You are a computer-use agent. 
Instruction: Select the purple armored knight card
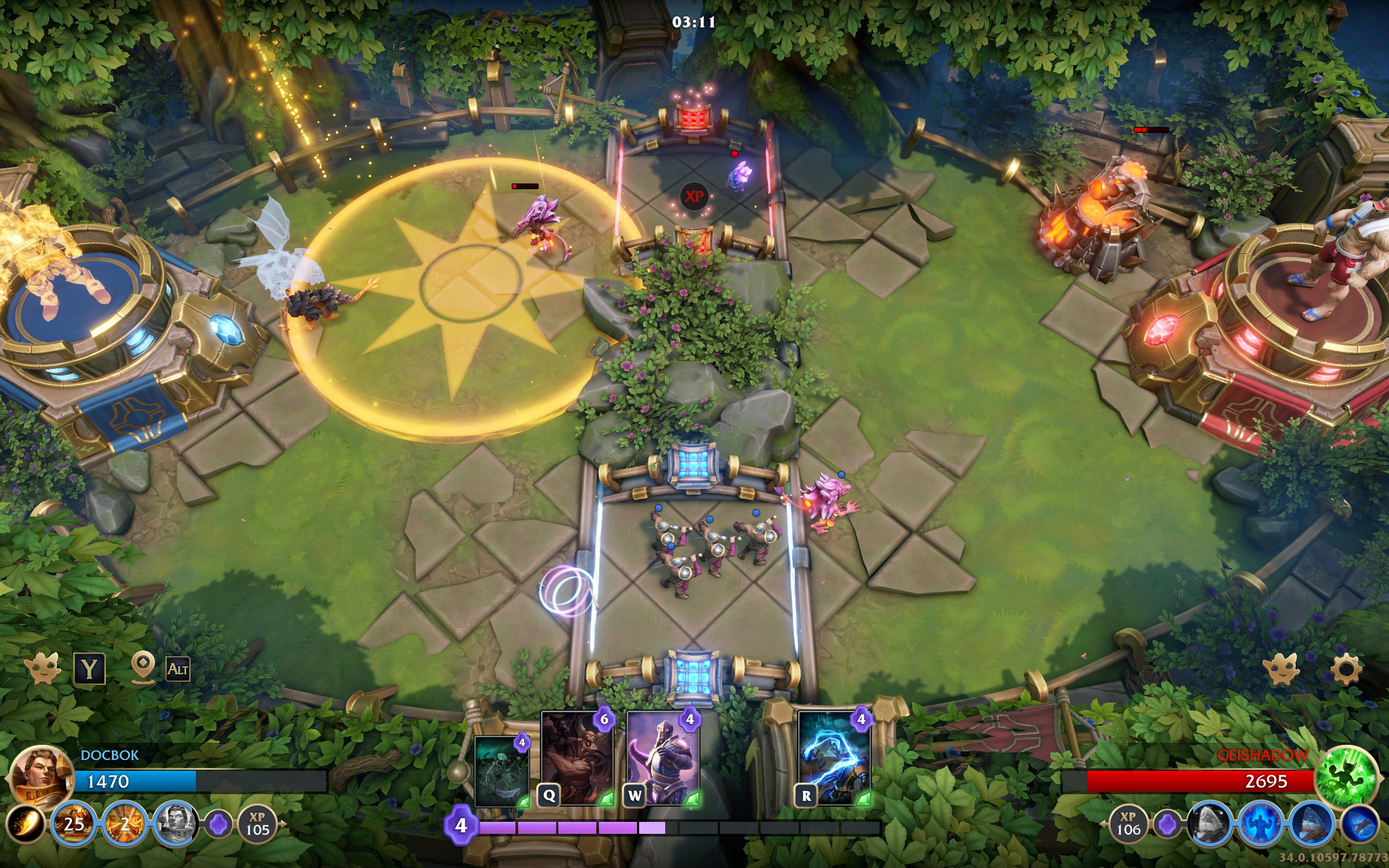coord(663,758)
